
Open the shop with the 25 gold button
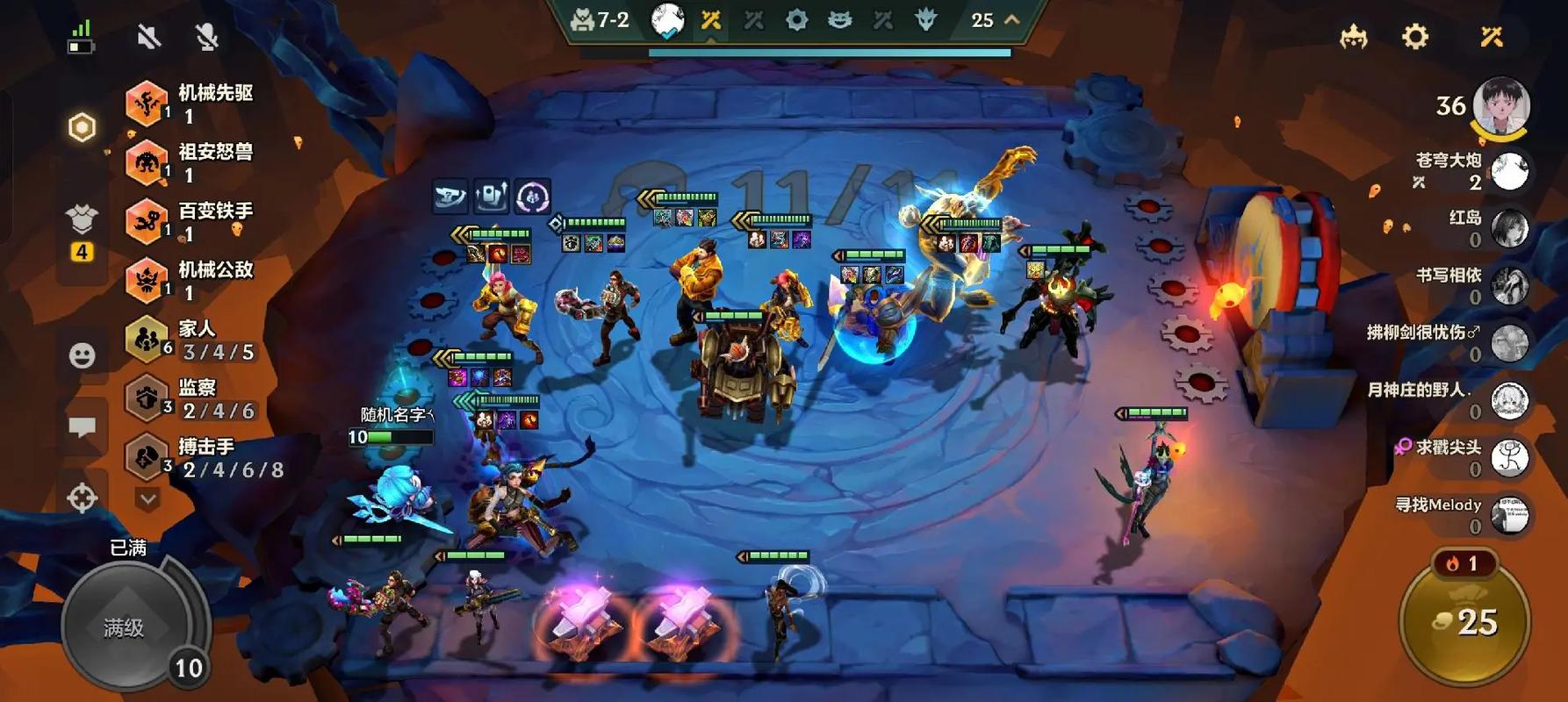[1465, 622]
